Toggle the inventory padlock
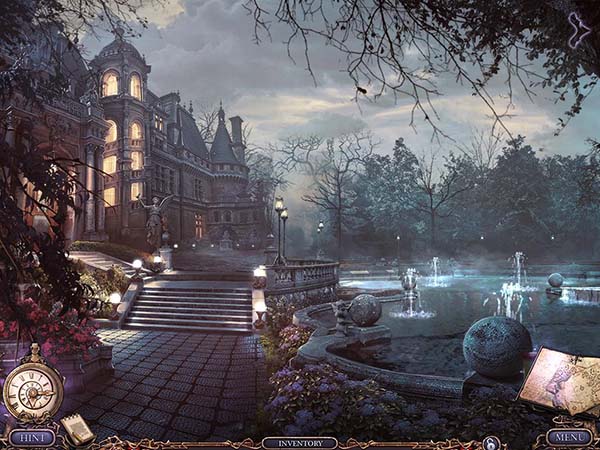This screenshot has width=600, height=450. tap(490, 442)
